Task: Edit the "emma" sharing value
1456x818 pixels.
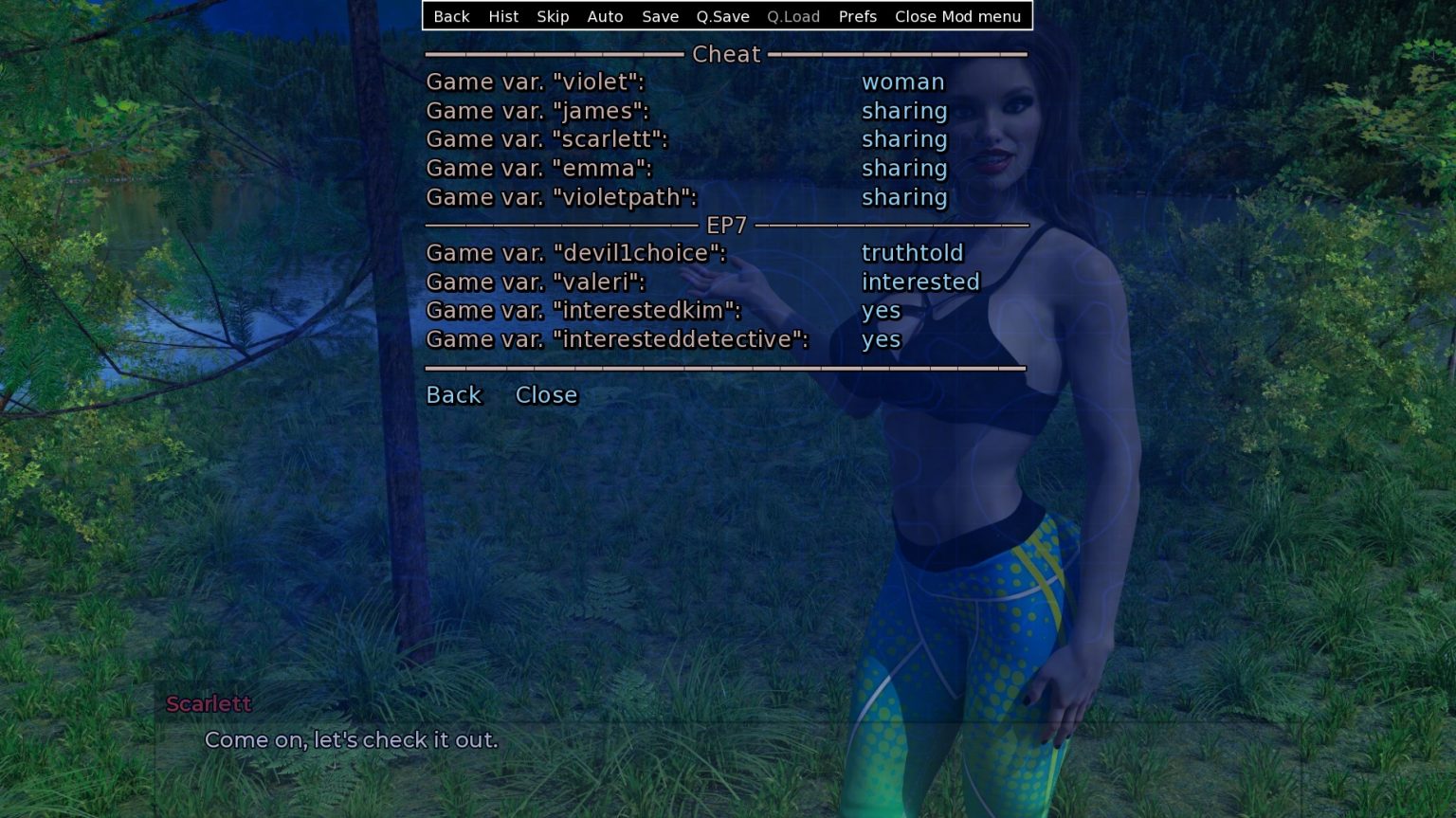Action: coord(904,169)
